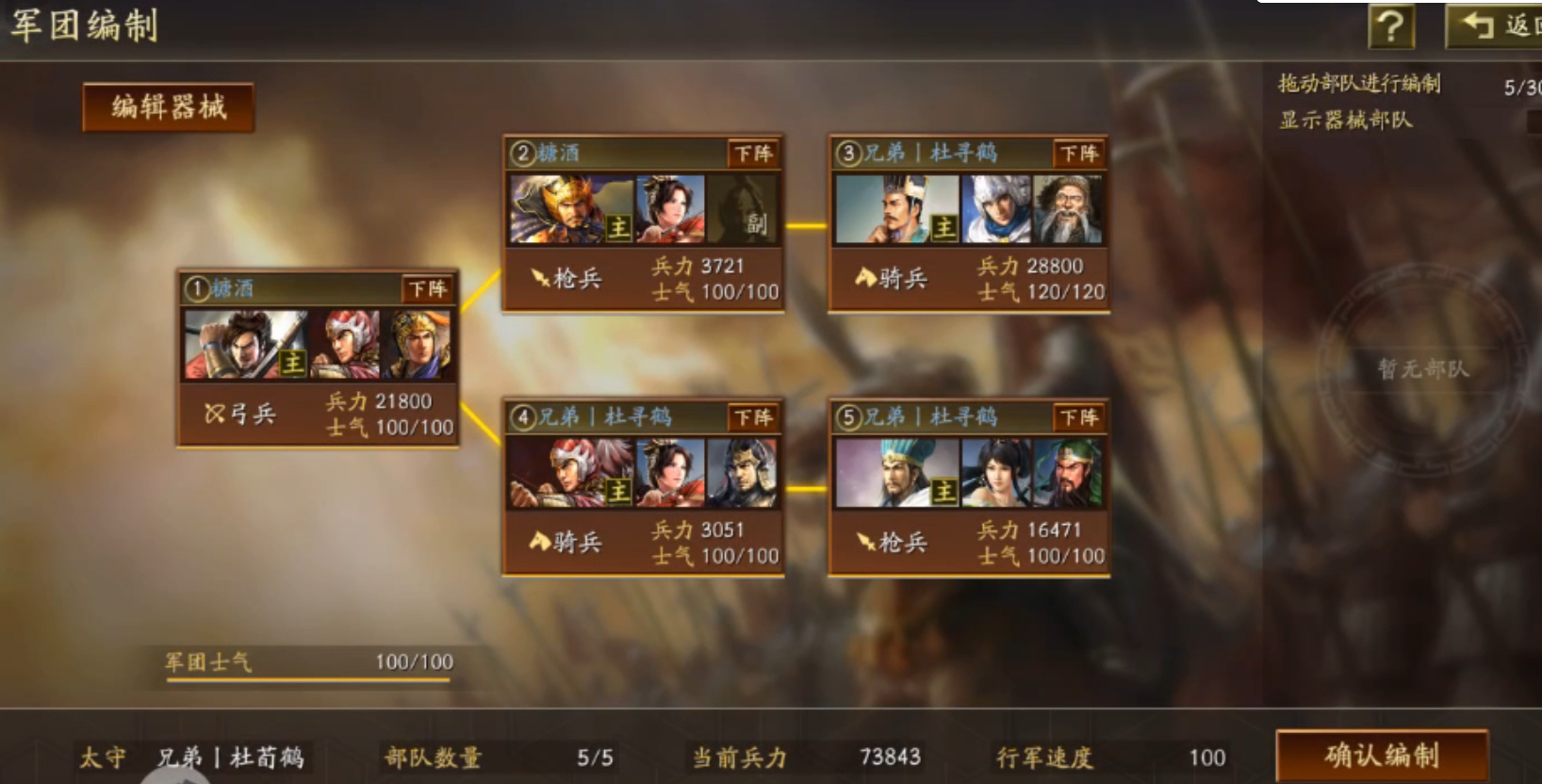
Task: Click the 暂无部队 empty troop slot
Action: click(1426, 370)
